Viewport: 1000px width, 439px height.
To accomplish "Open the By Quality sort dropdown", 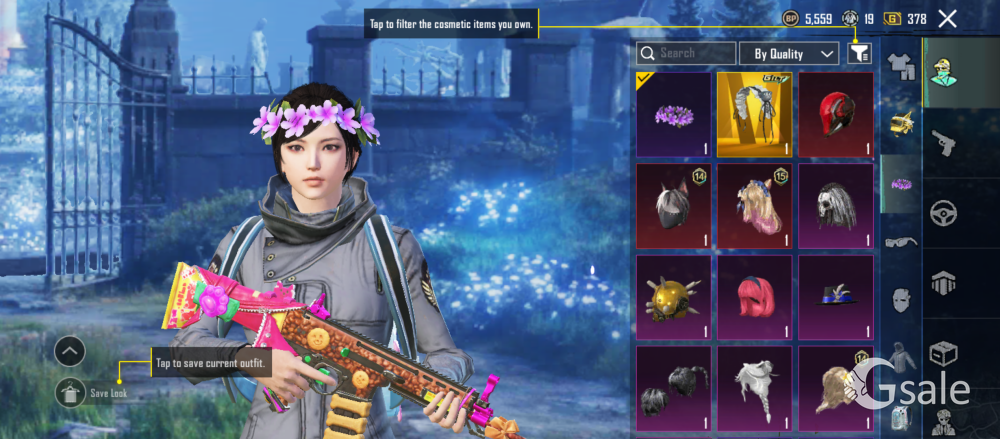I will (795, 53).
